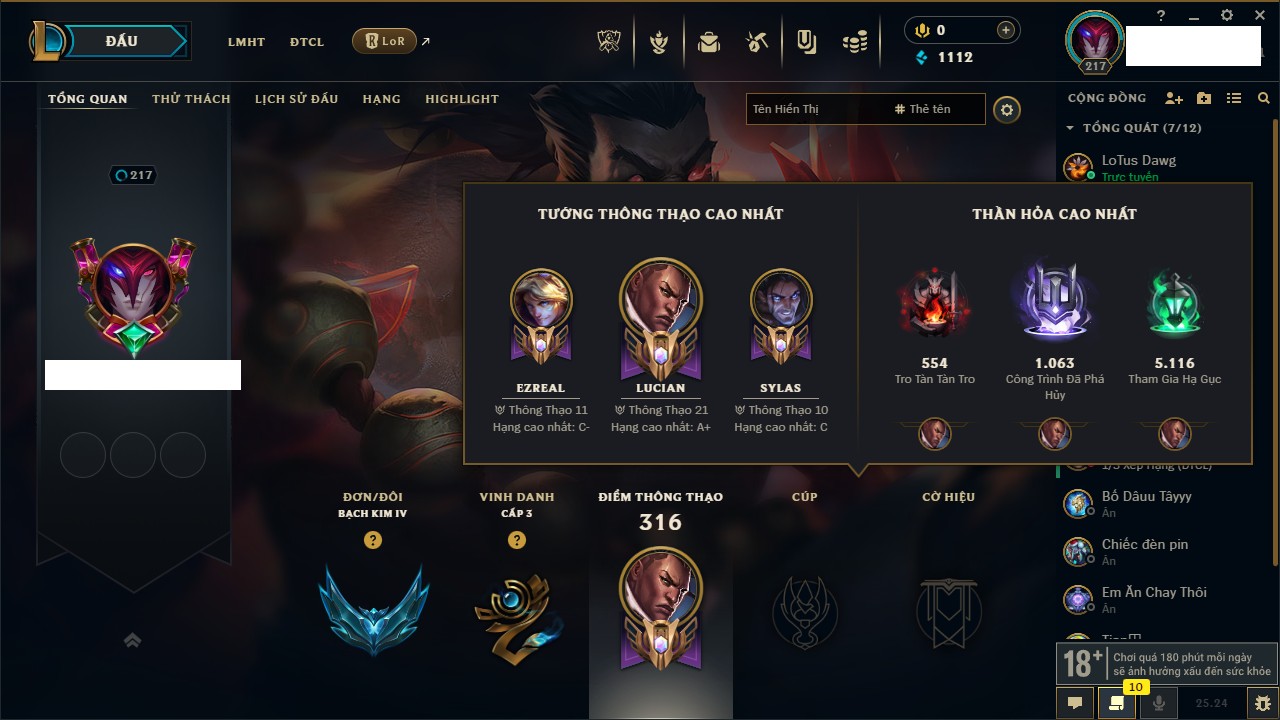Image resolution: width=1280 pixels, height=720 pixels.
Task: Collapse the TỔNG QUÁT friends group
Action: tap(1070, 128)
